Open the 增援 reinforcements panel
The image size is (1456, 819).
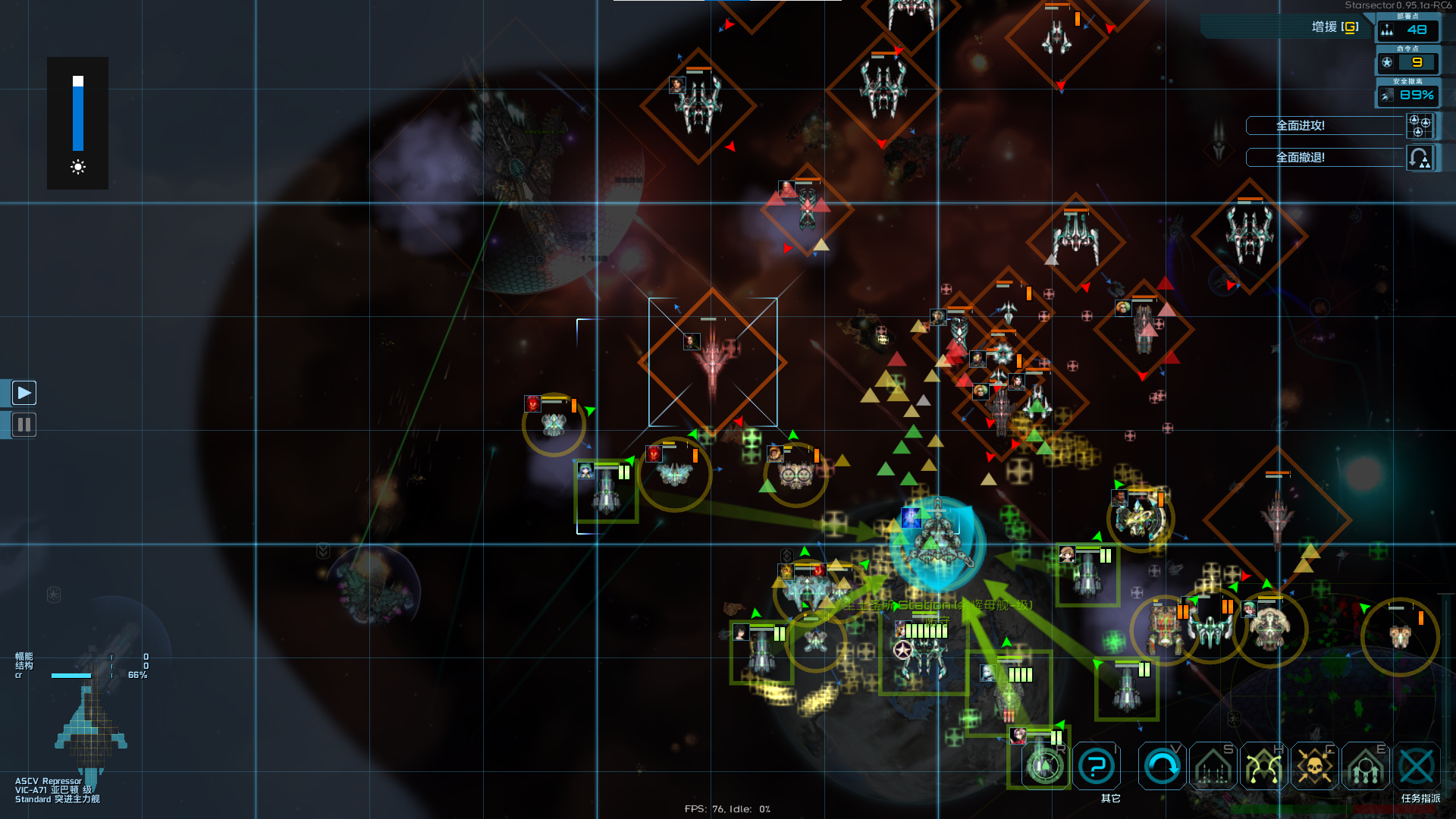(1335, 27)
